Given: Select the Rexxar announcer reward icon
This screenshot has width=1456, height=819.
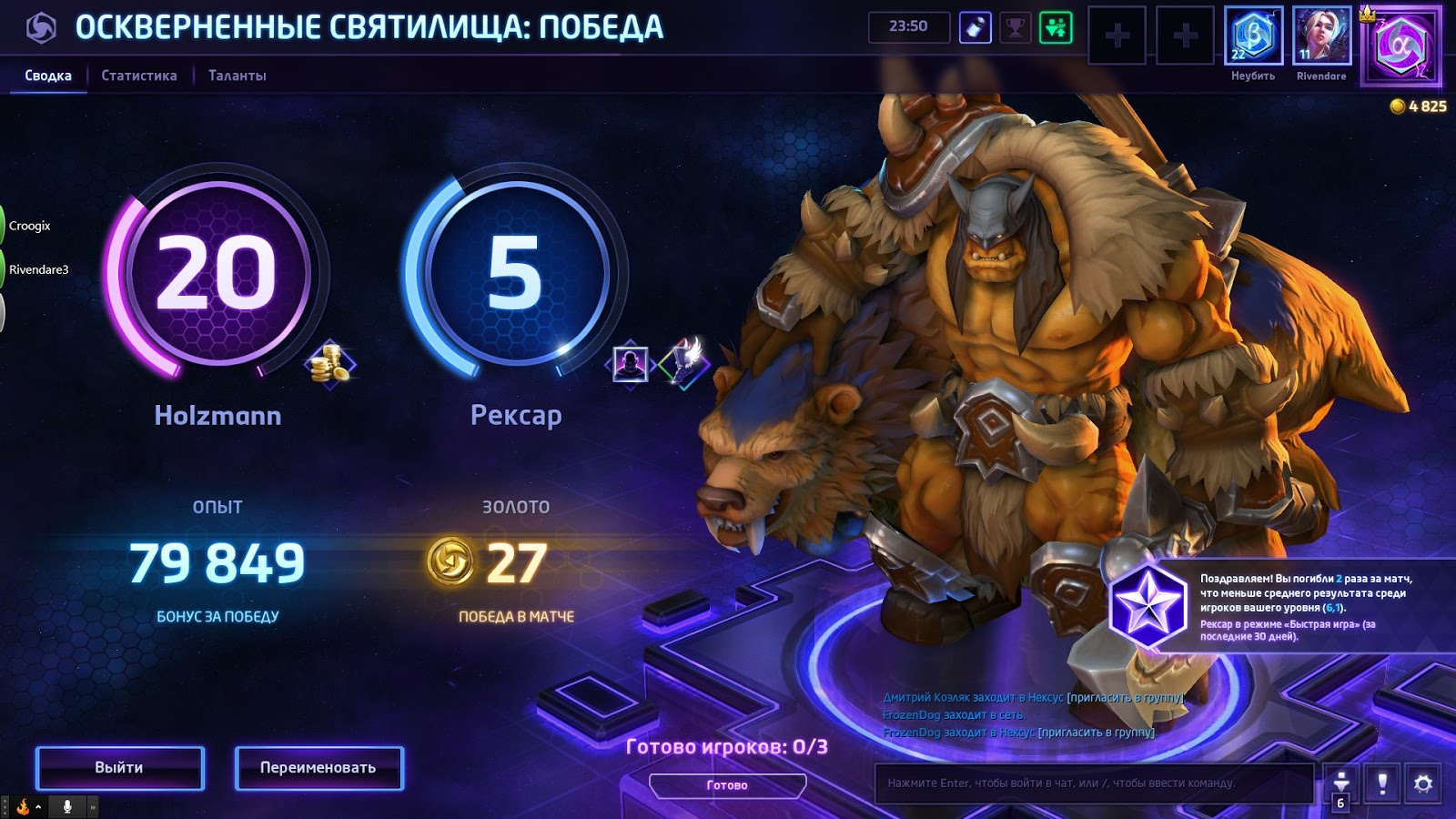Looking at the screenshot, I should coord(630,362).
